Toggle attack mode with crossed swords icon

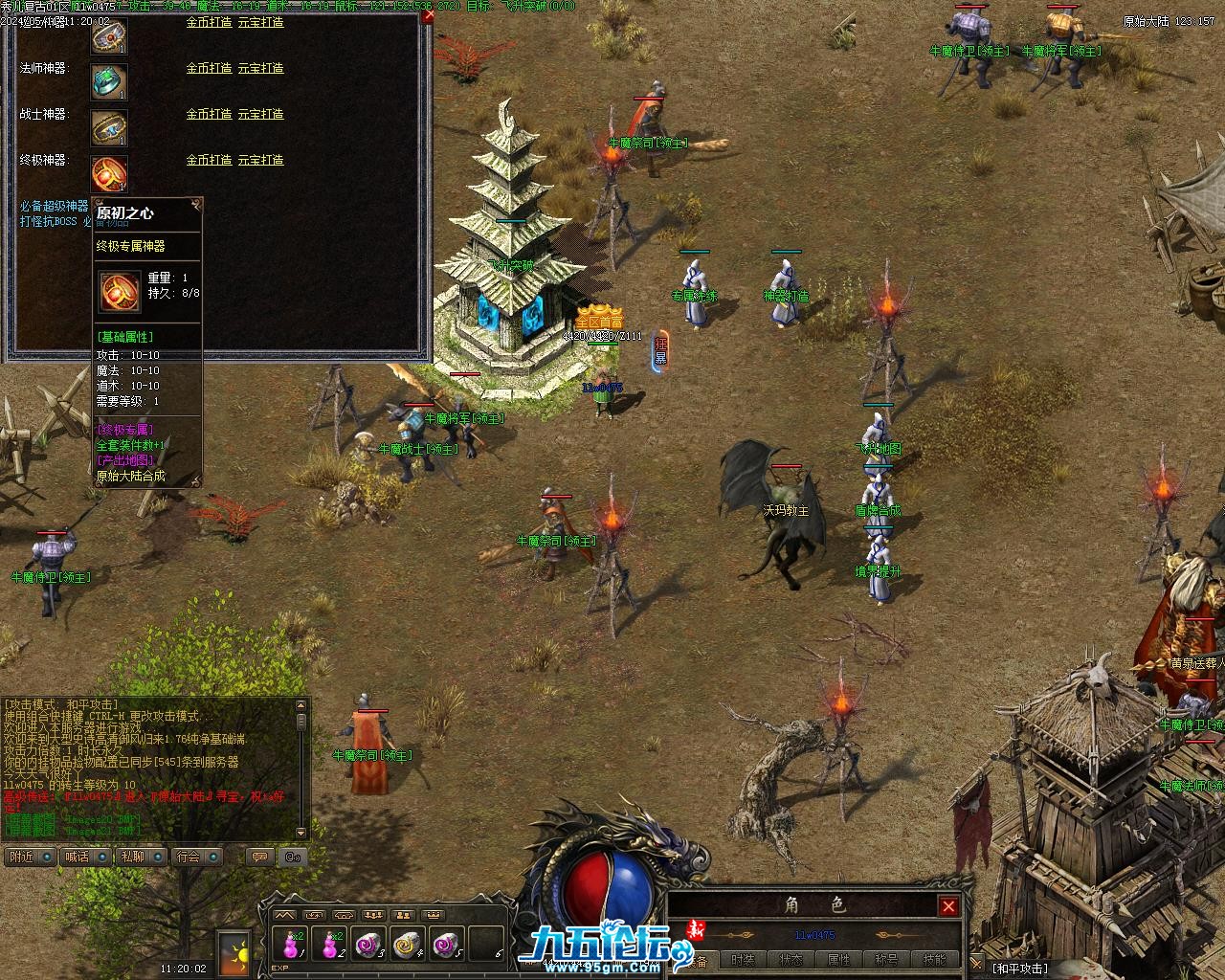[x=976, y=963]
